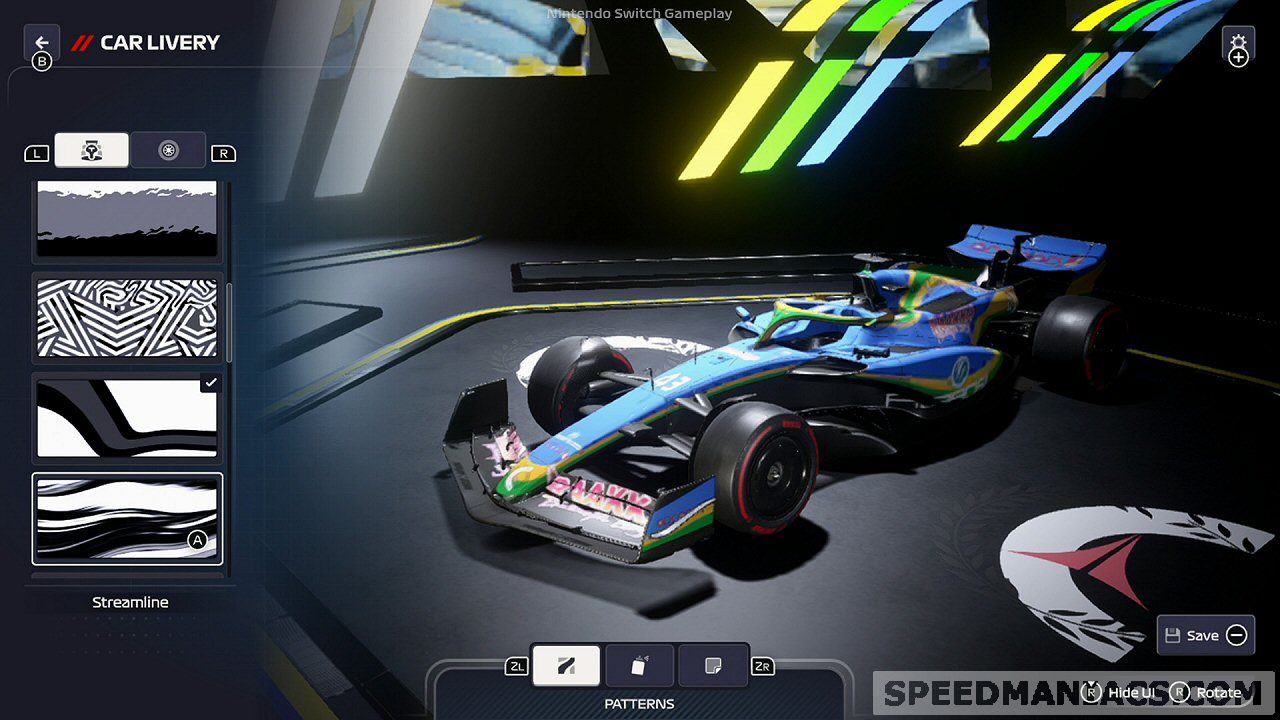Go back from Car Livery screen
The height and width of the screenshot is (720, 1280).
(41, 43)
